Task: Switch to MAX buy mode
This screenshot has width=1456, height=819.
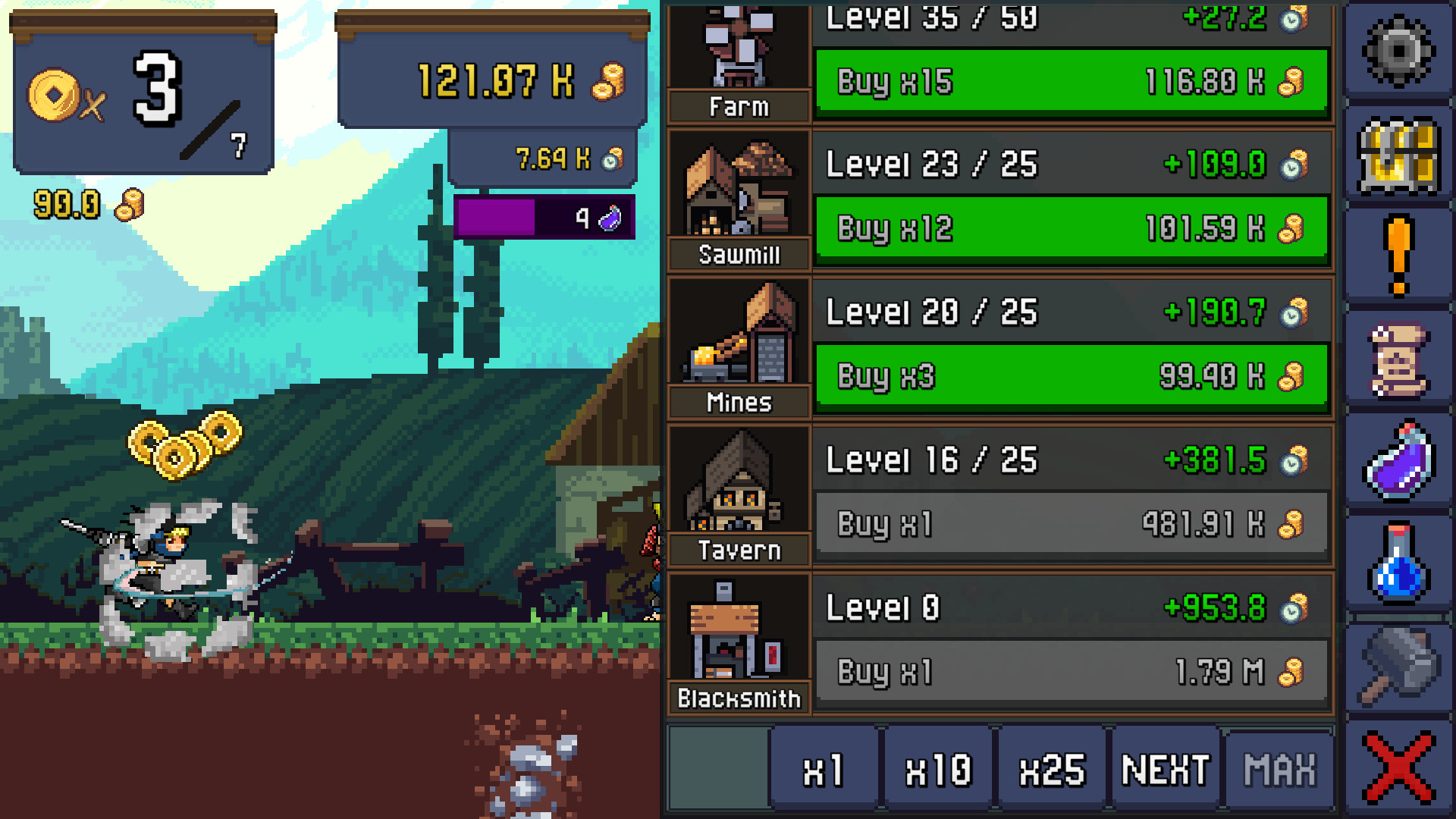Action: click(x=1279, y=767)
